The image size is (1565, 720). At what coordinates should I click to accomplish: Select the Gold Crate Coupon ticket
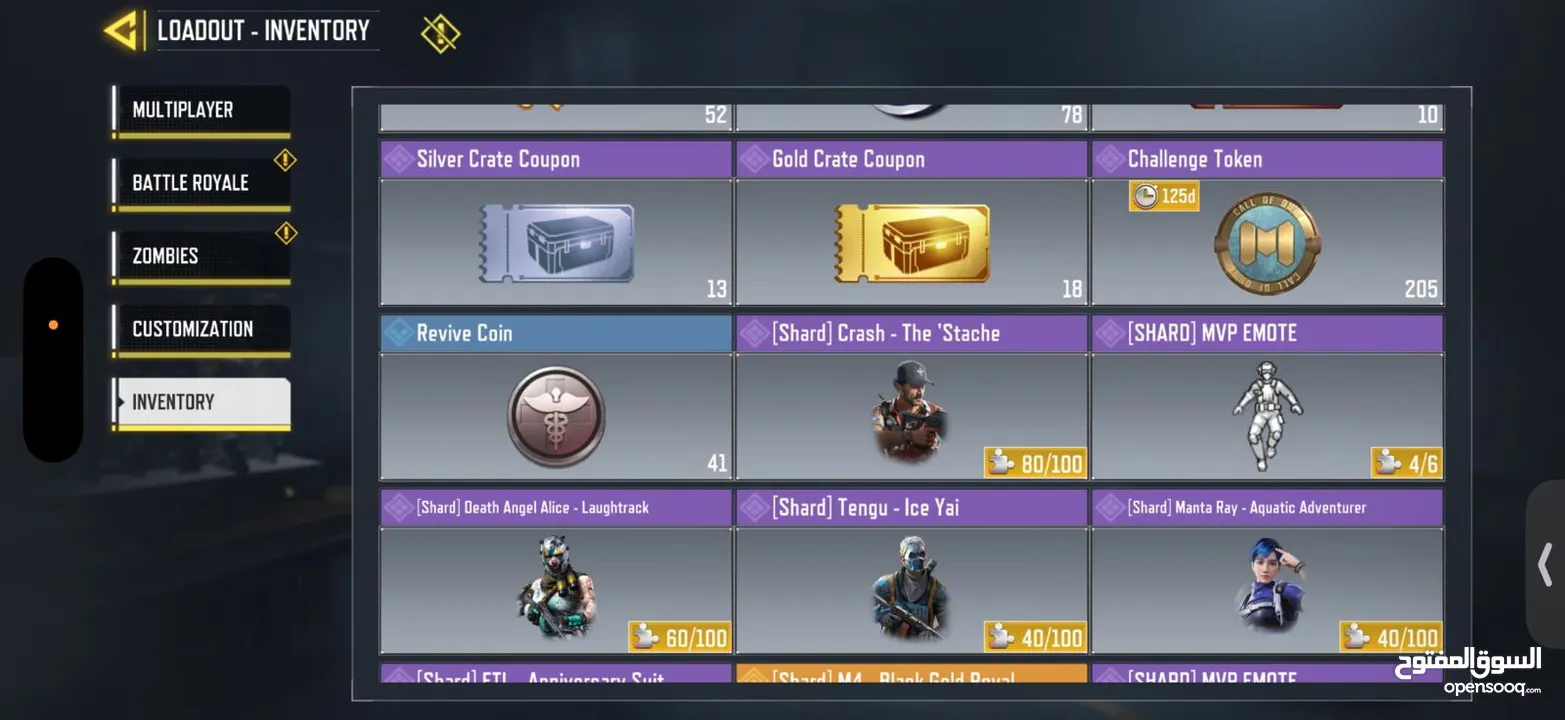click(910, 243)
